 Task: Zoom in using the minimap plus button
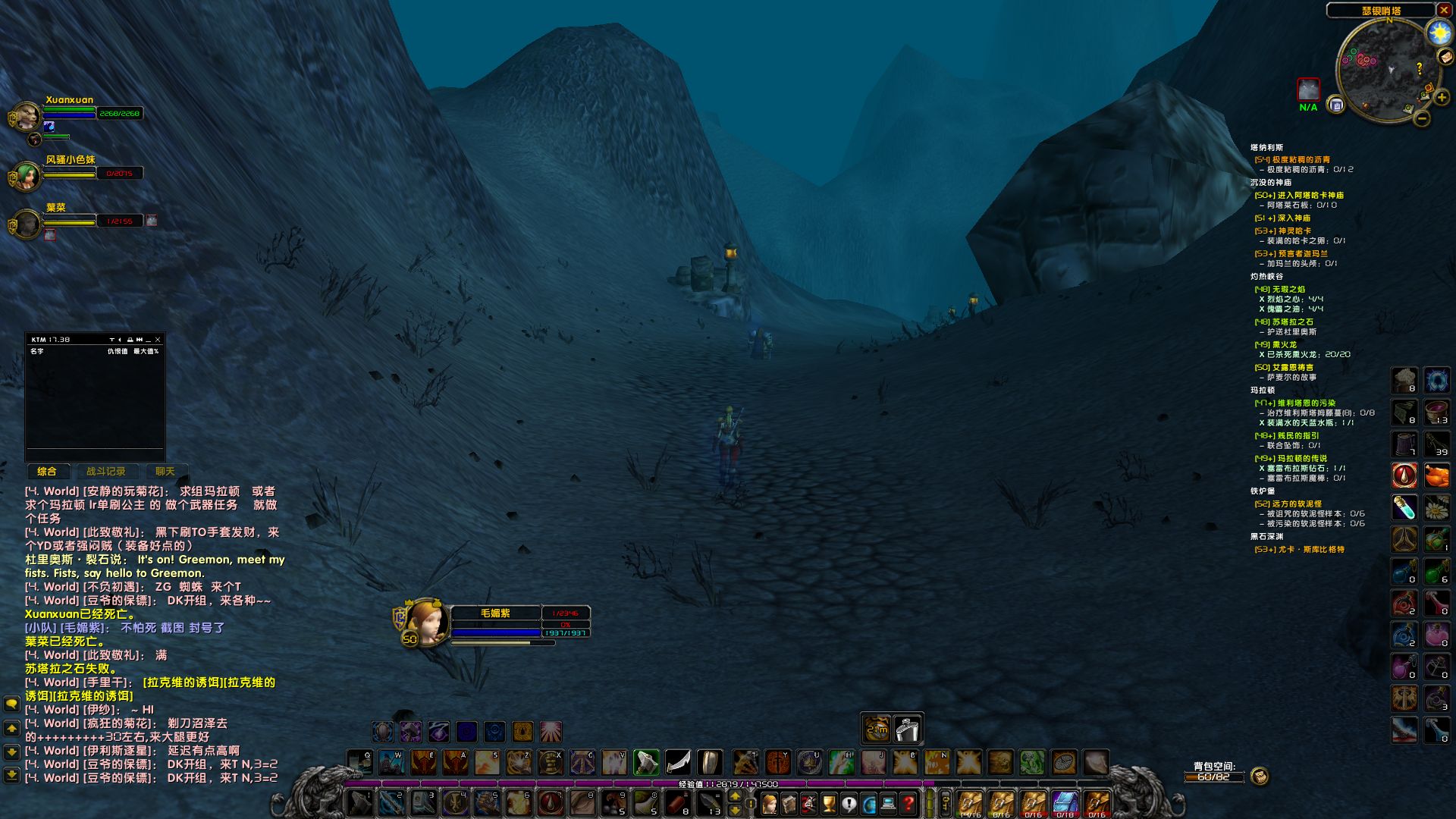click(x=1442, y=98)
